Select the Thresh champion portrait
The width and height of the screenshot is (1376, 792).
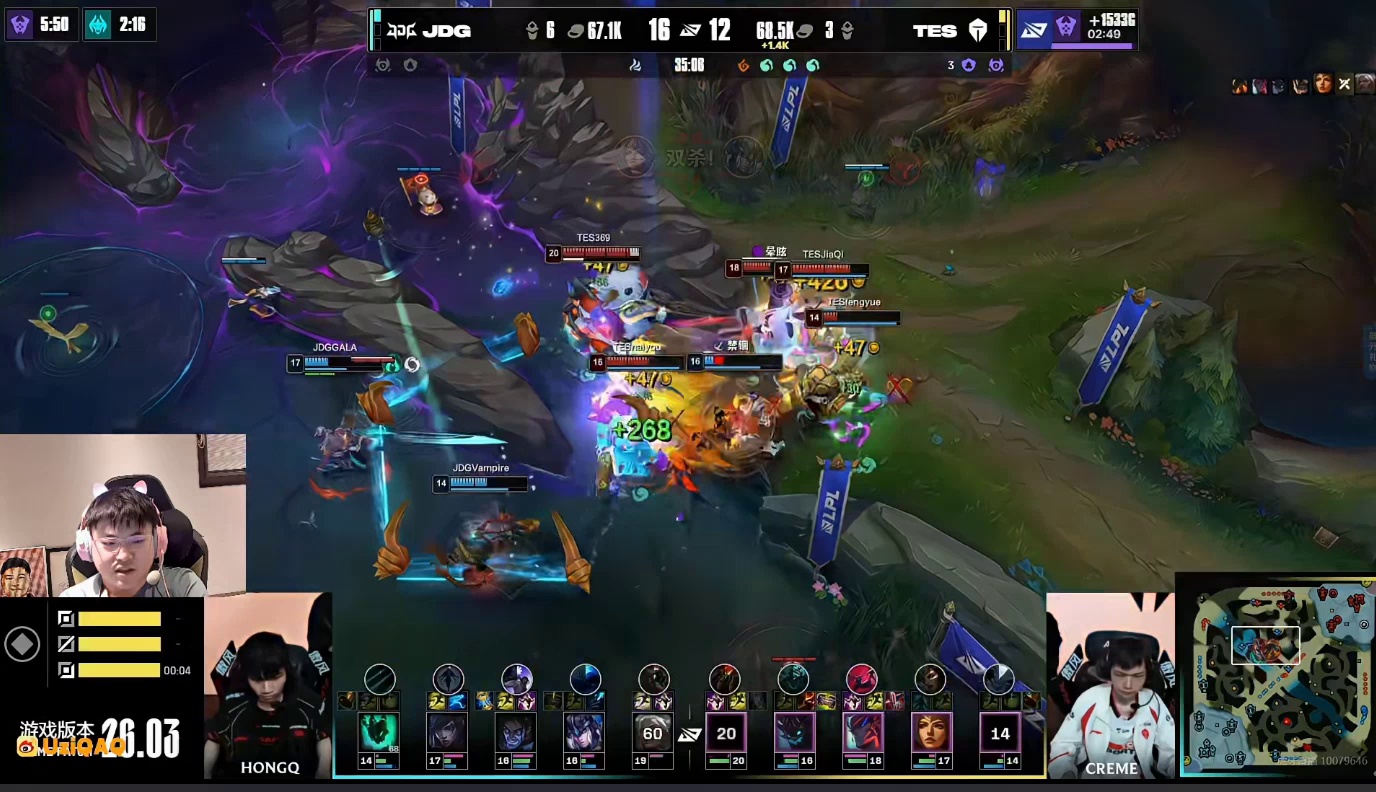pos(379,732)
